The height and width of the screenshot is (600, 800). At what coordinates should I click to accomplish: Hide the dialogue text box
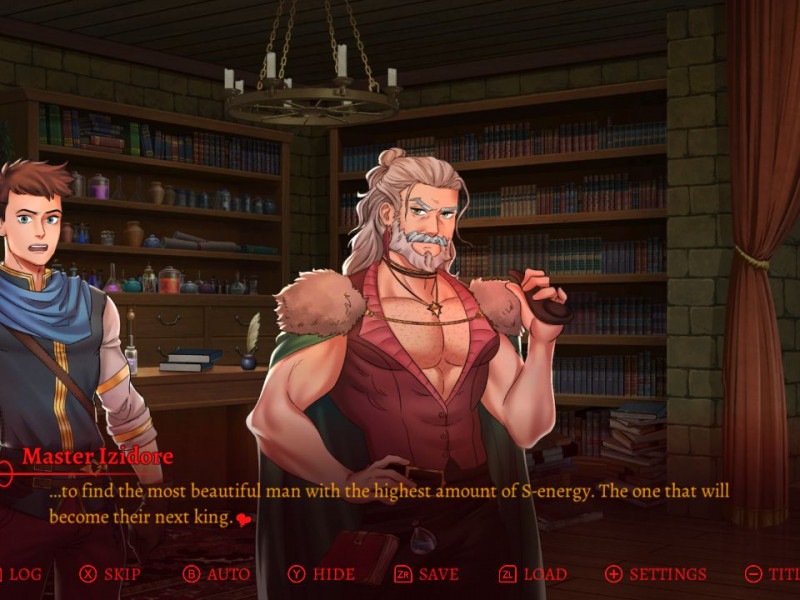coord(321,574)
